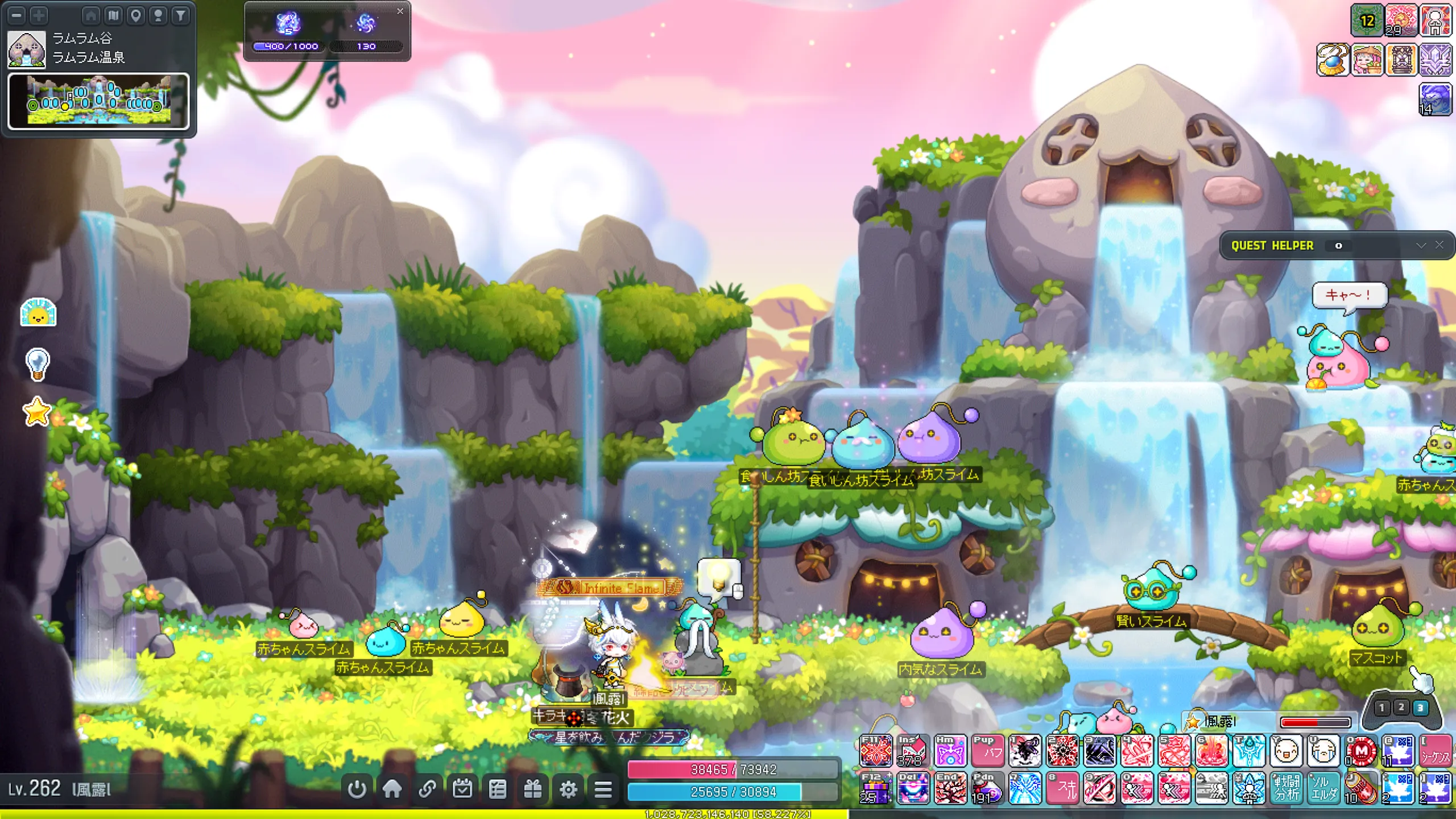Open the calendar event schedule button
Screen dimensions: 1456x819
click(x=462, y=789)
